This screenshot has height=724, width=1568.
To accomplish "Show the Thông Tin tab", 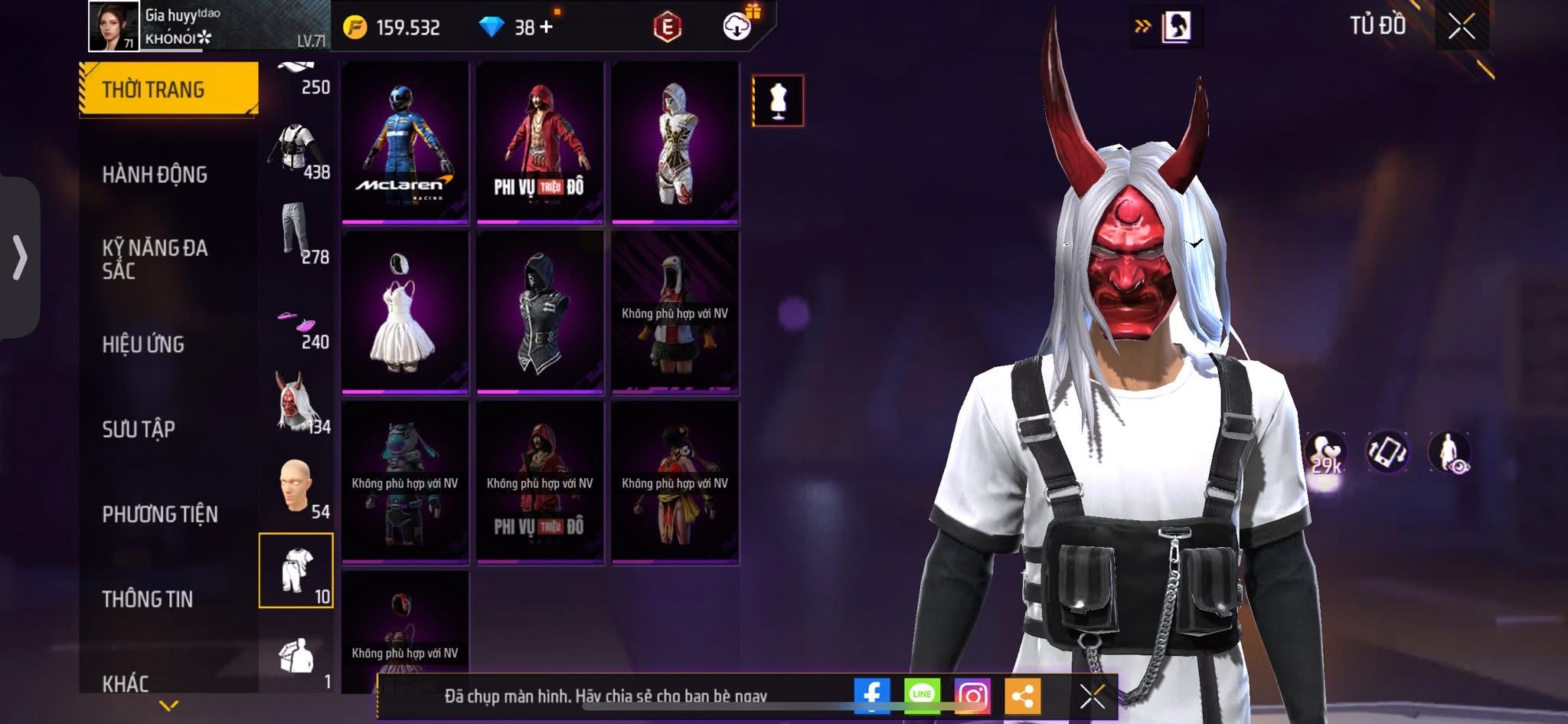I will 147,599.
